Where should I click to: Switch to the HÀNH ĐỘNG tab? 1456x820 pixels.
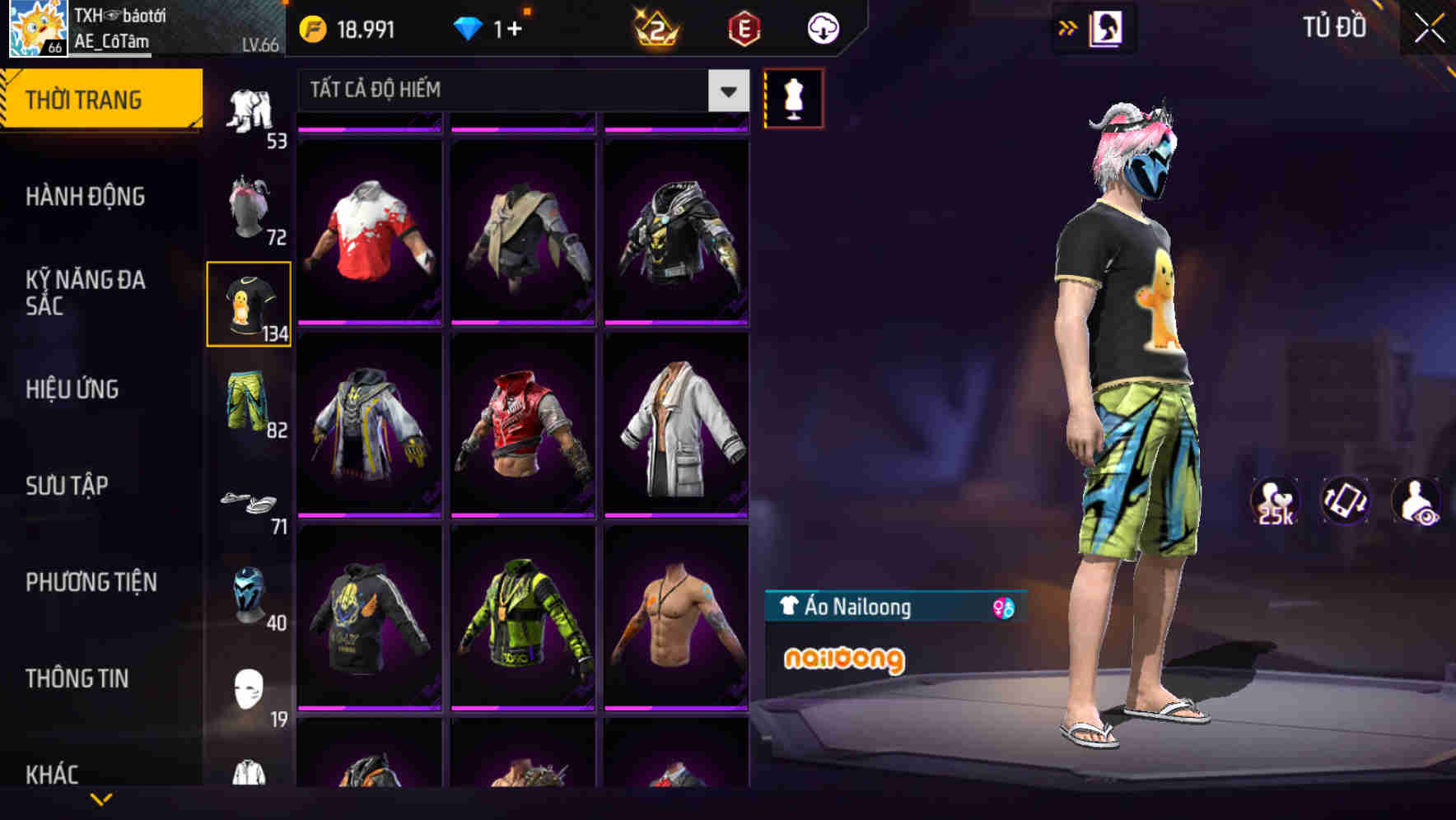86,197
